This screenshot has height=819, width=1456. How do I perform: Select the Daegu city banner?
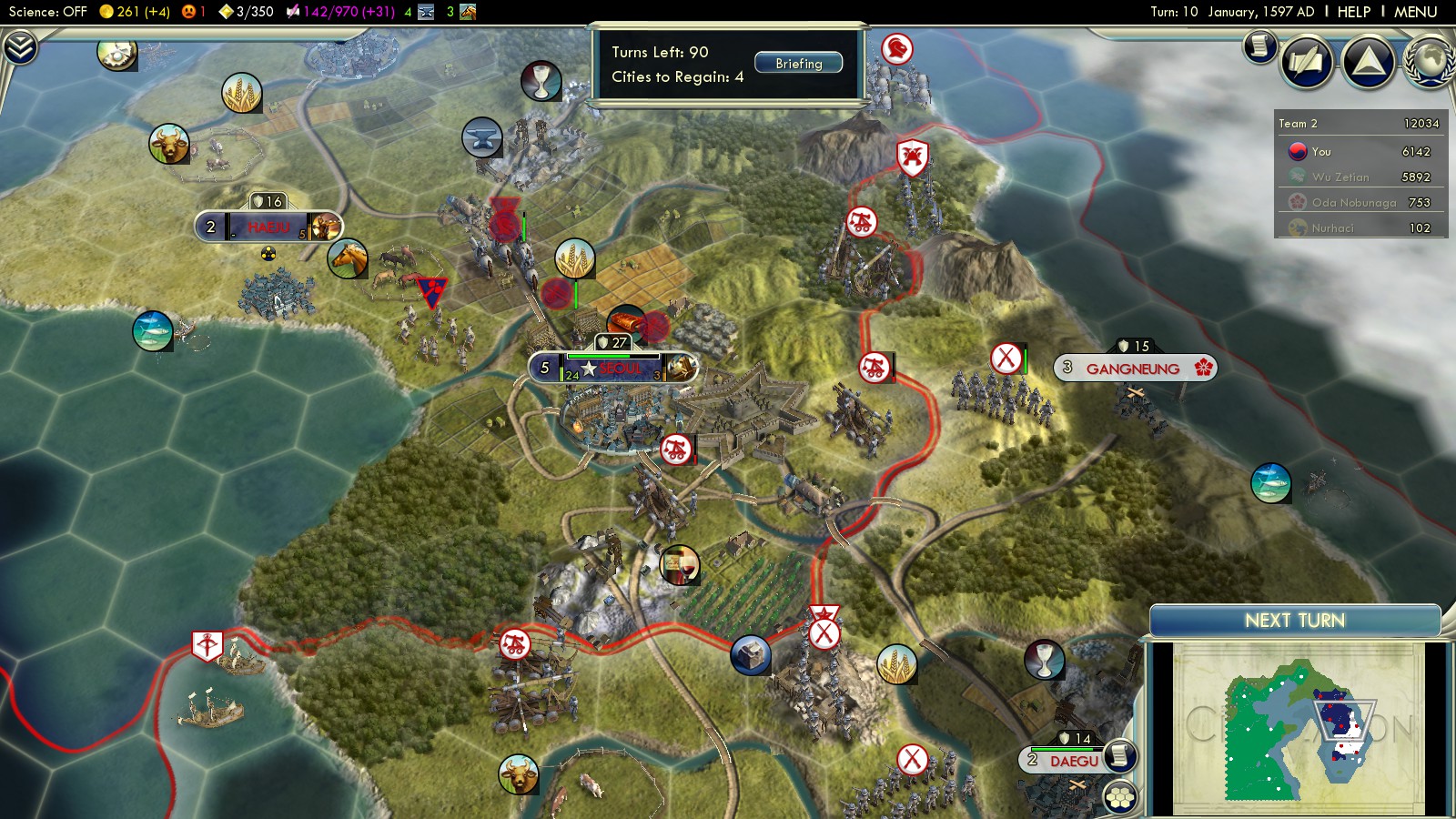pyautogui.click(x=1074, y=761)
